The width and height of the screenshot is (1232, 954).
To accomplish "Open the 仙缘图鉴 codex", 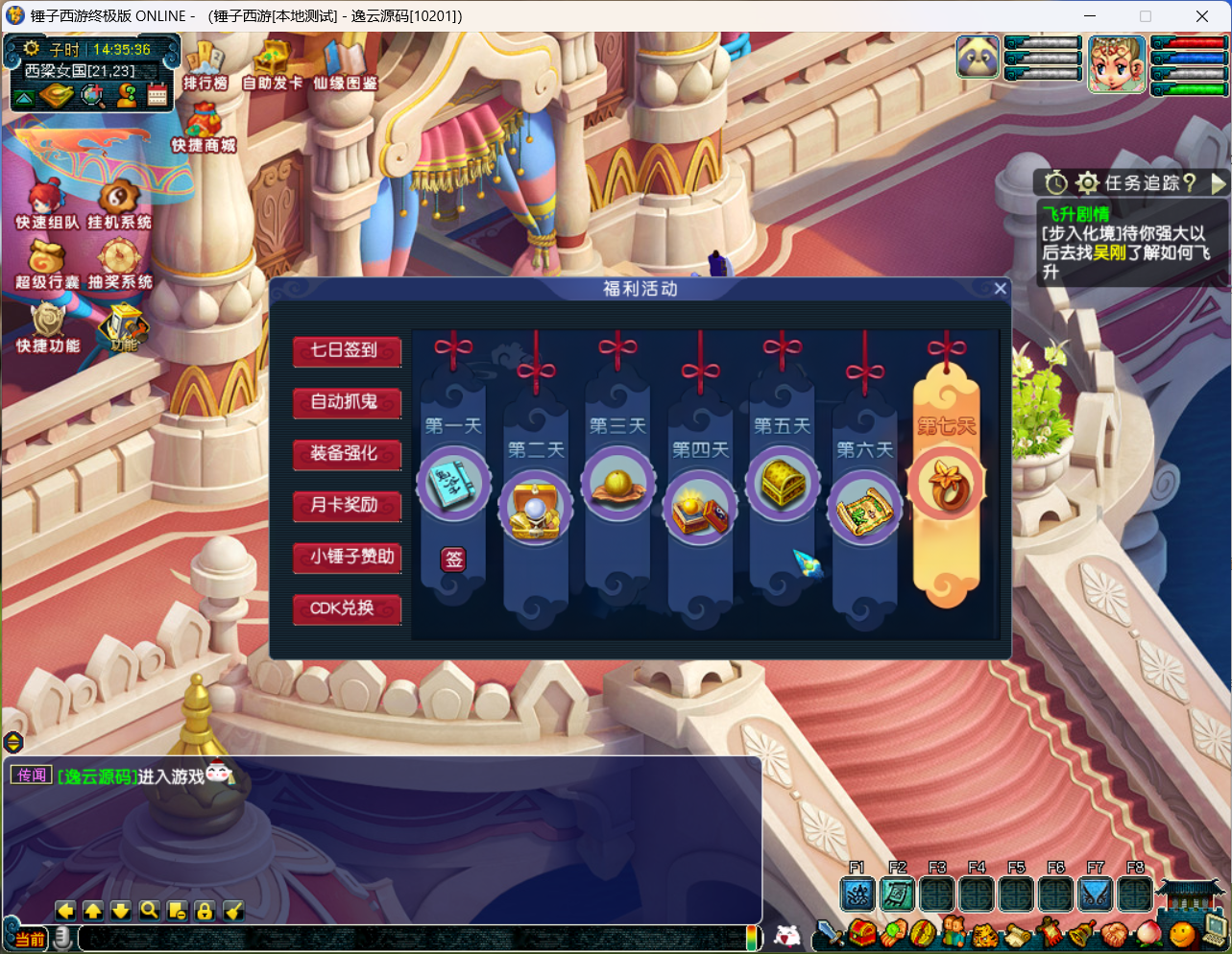I will [345, 66].
